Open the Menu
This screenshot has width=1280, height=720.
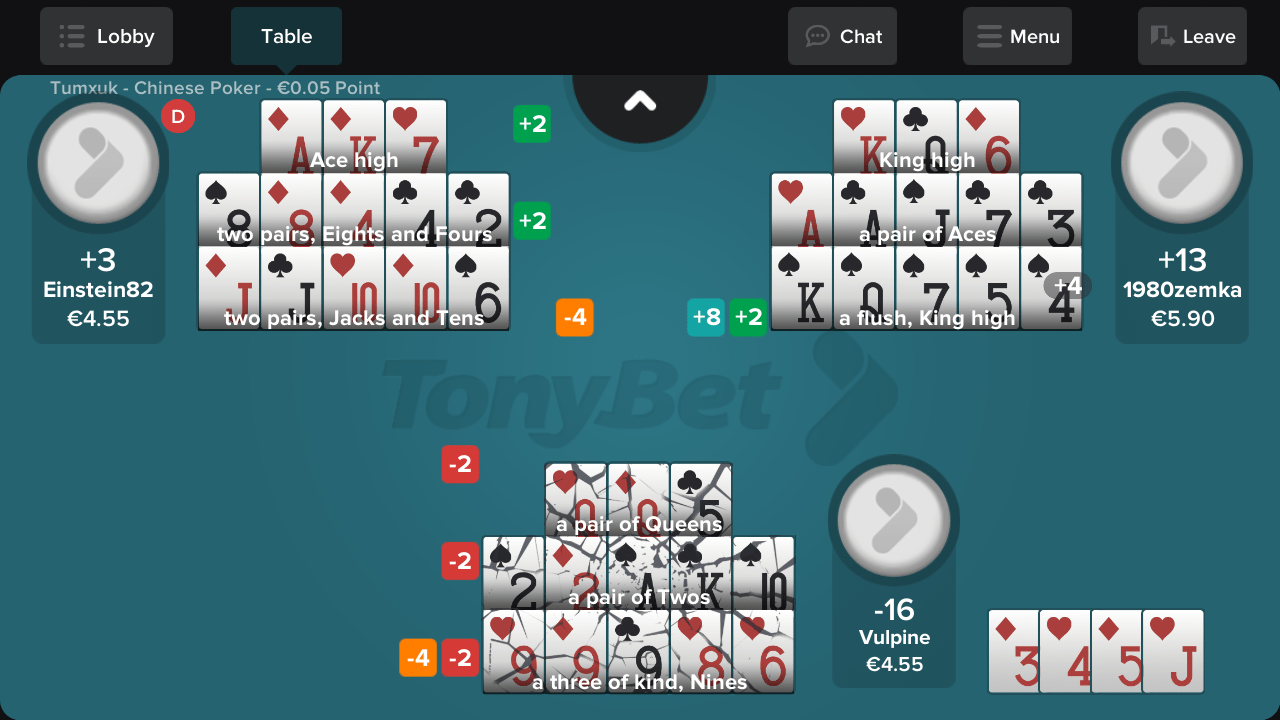coord(1017,37)
